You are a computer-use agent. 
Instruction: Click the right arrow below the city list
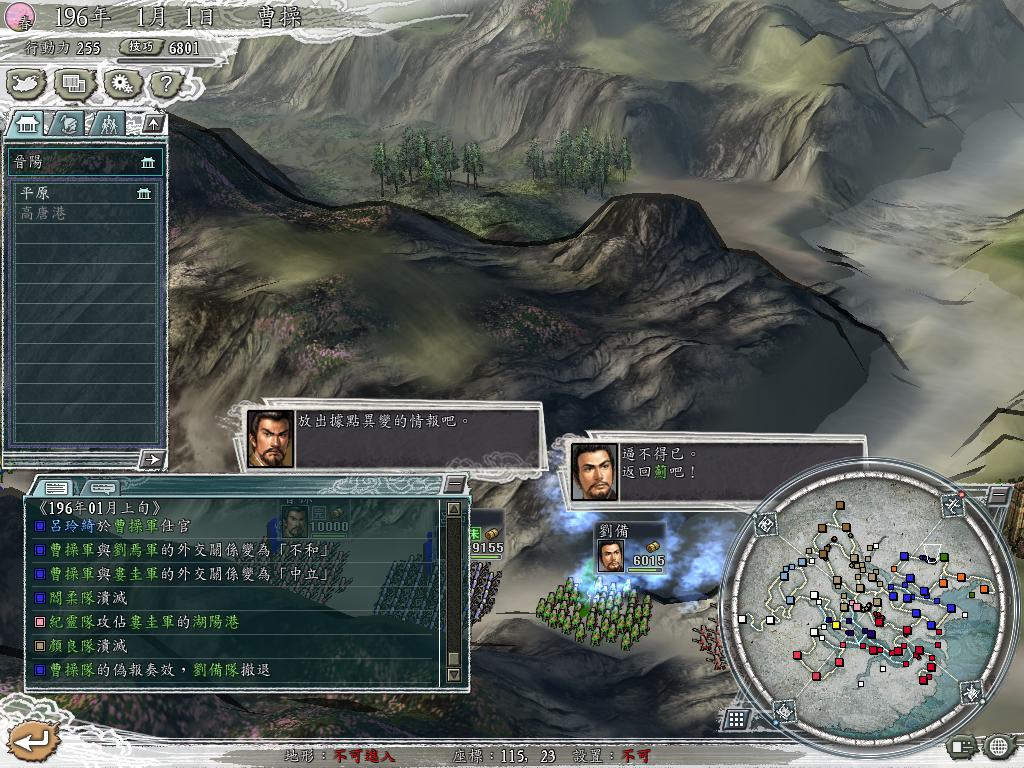click(x=152, y=459)
